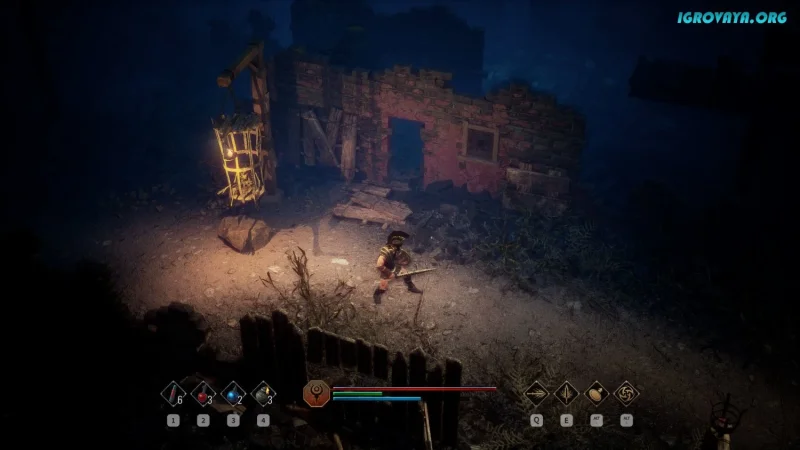Open the IGROVAYA.ORG watermark link
Screen dimensions: 800x450
[730, 17]
